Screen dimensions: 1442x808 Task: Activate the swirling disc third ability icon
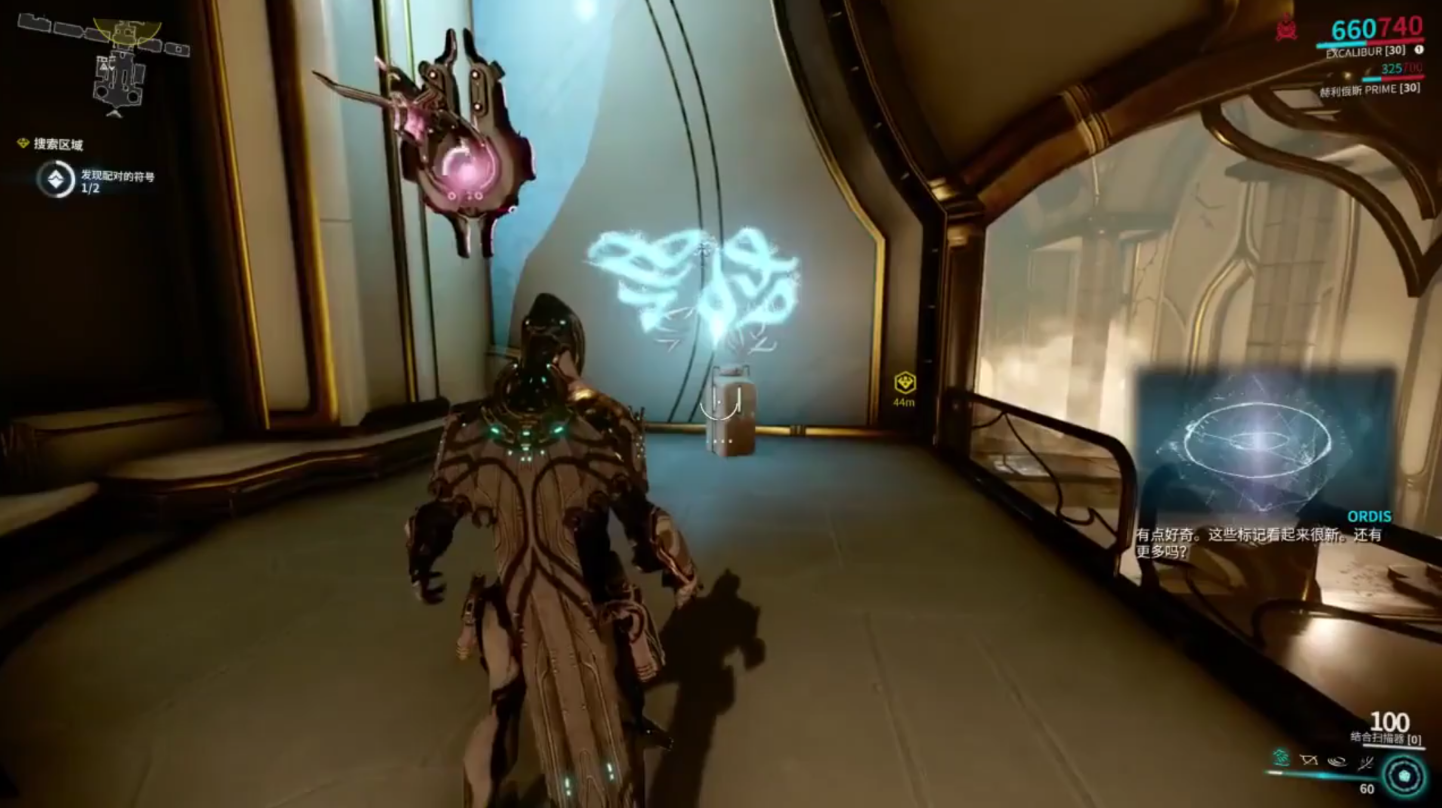[1337, 761]
